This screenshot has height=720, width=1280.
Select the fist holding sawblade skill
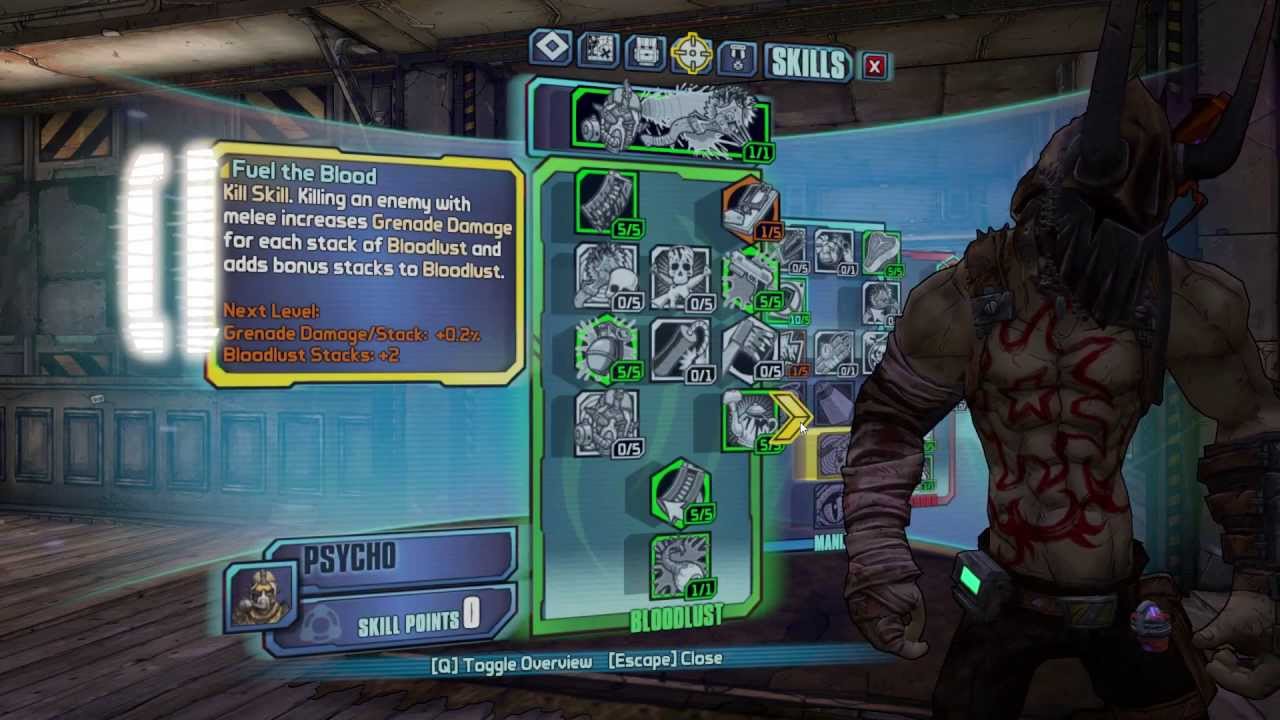tap(746, 420)
